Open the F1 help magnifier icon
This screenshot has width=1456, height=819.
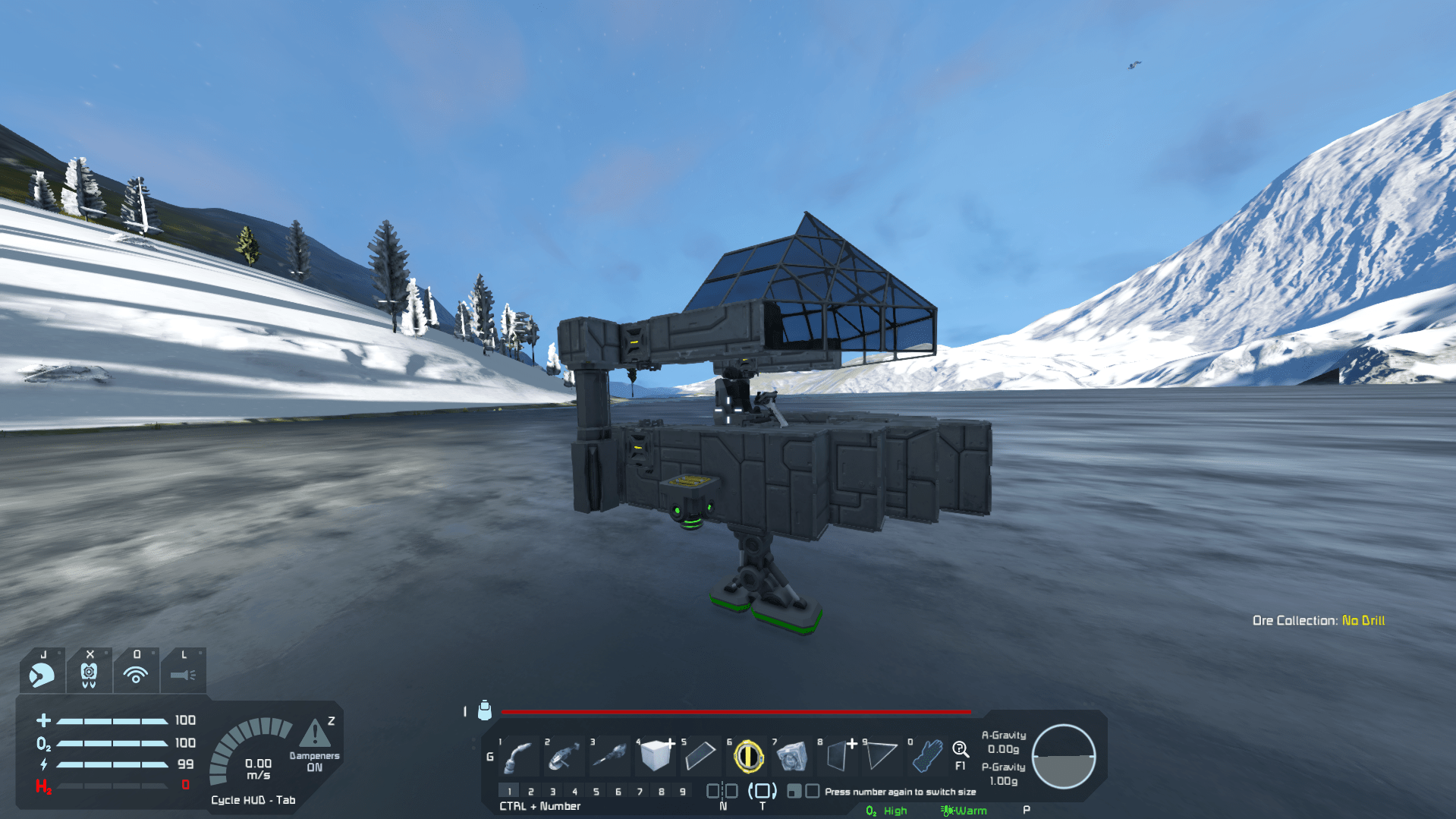pos(960,750)
